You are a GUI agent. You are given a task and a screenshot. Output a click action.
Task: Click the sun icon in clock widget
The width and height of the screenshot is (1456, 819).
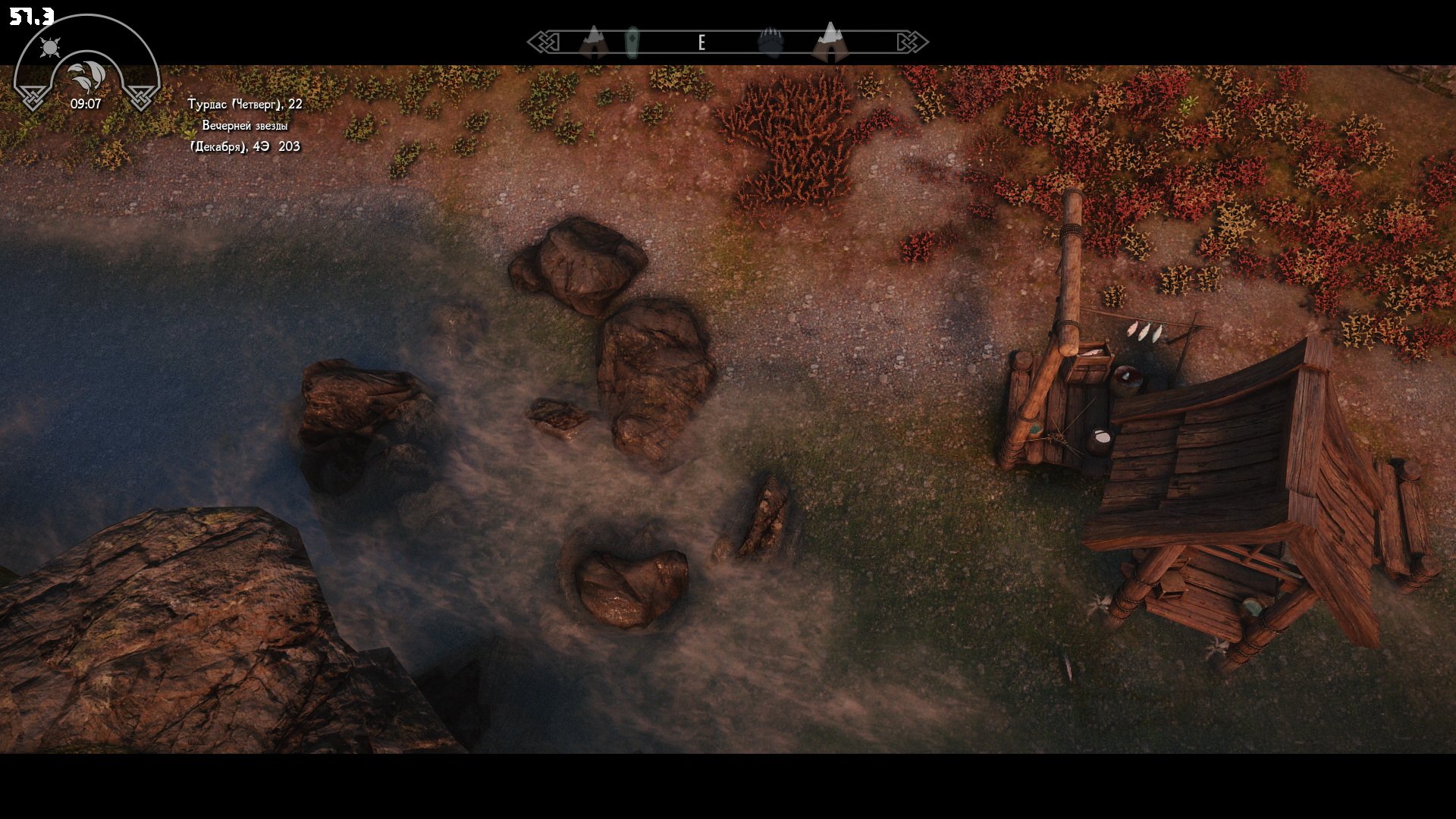coord(51,49)
